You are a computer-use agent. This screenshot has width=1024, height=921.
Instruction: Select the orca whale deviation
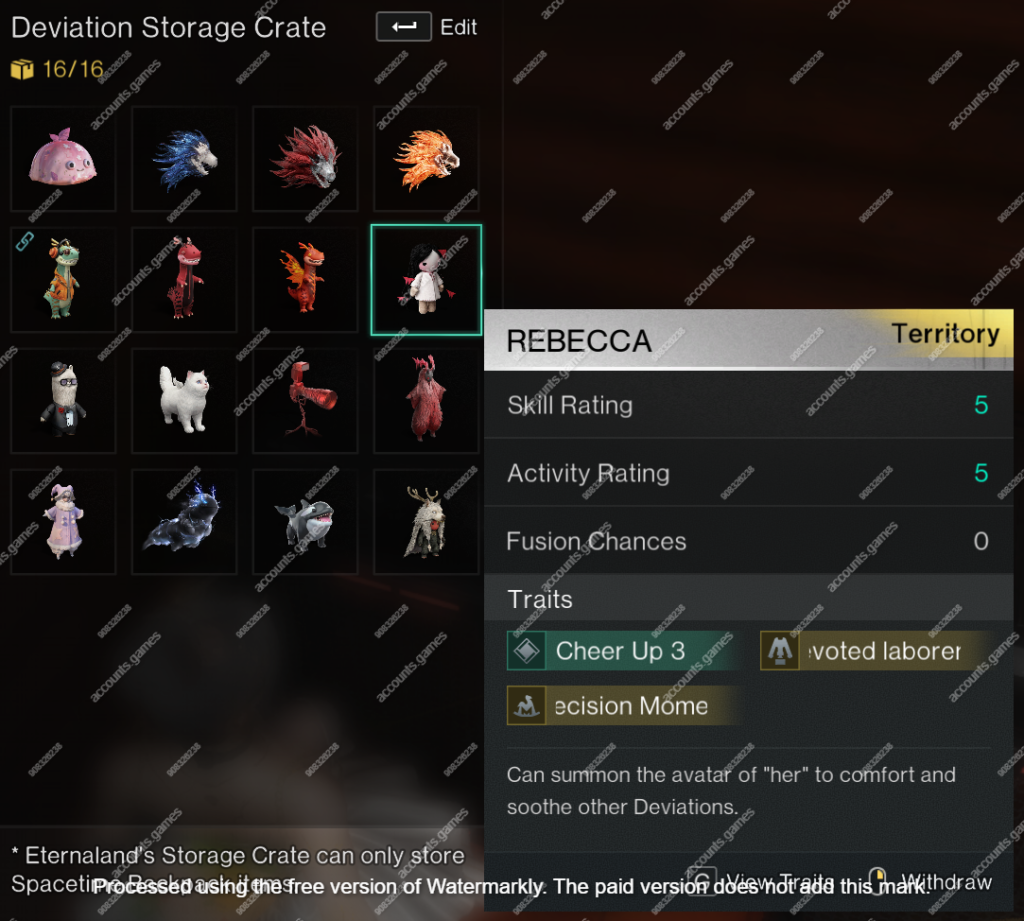click(305, 522)
